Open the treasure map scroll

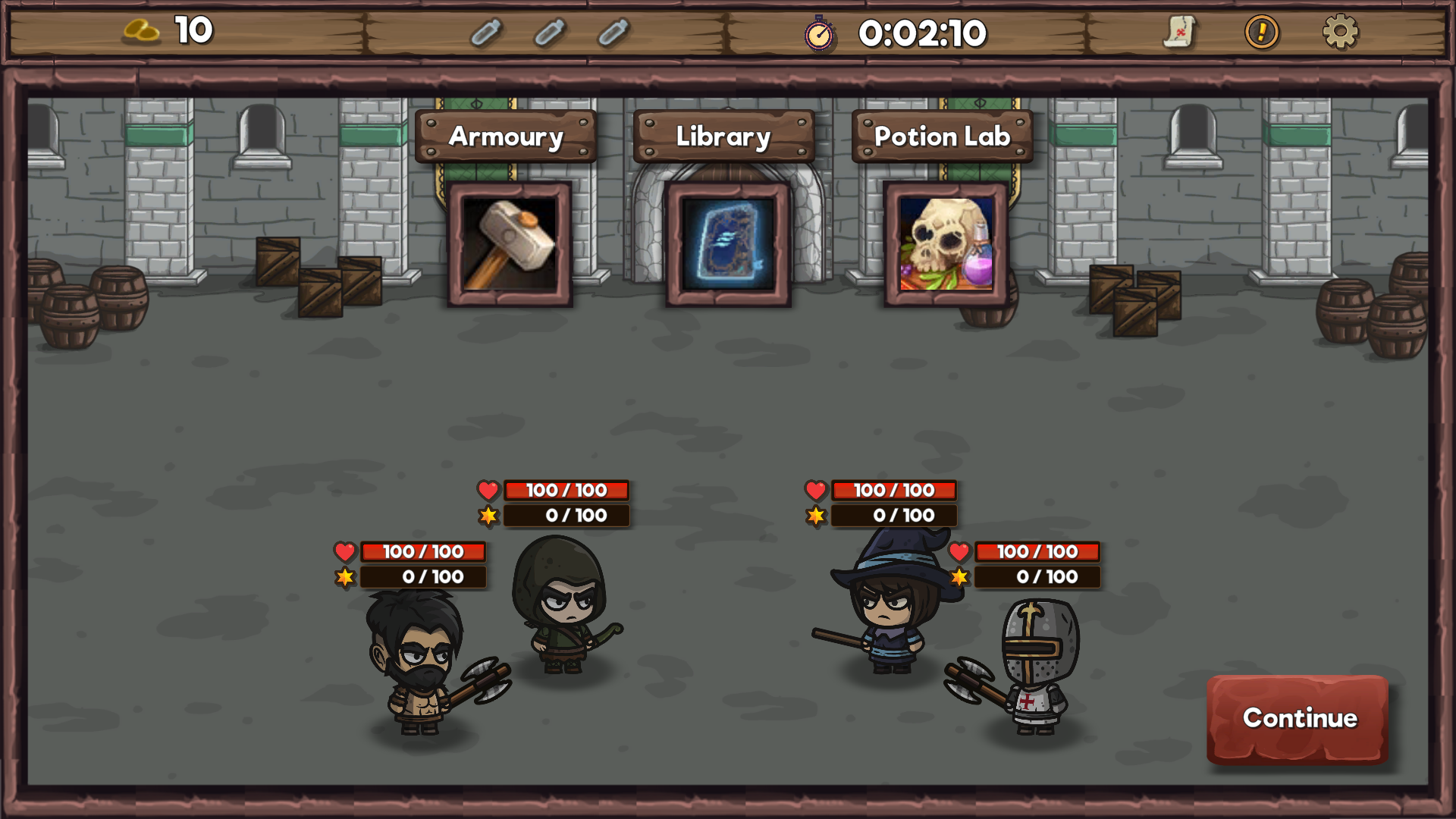[1179, 33]
